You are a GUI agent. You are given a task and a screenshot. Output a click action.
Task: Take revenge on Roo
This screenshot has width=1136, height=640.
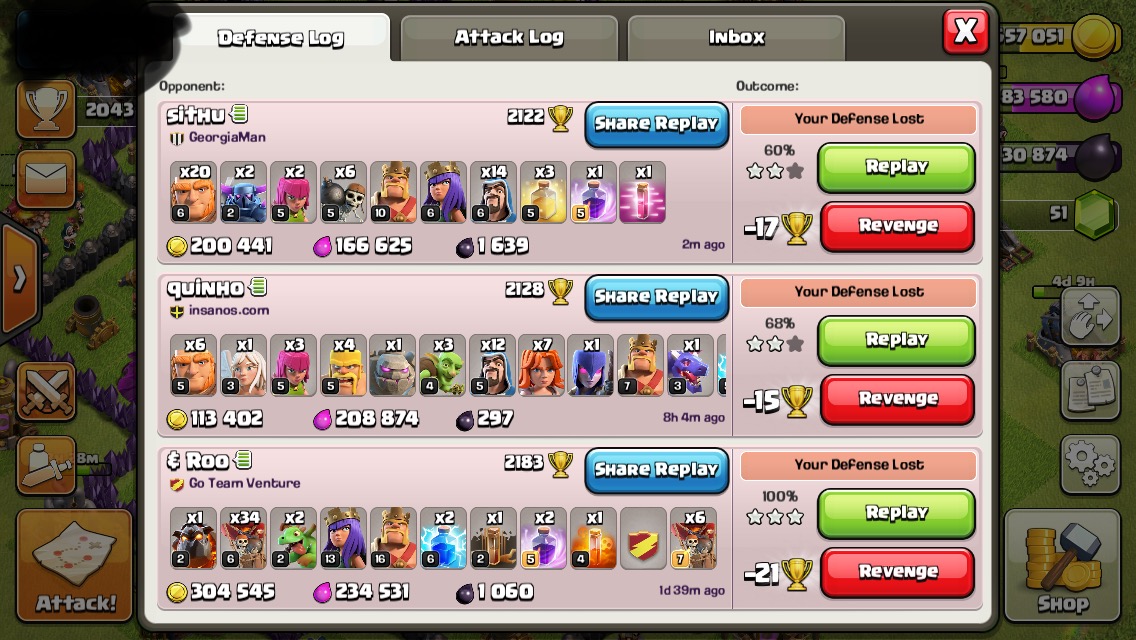click(897, 572)
